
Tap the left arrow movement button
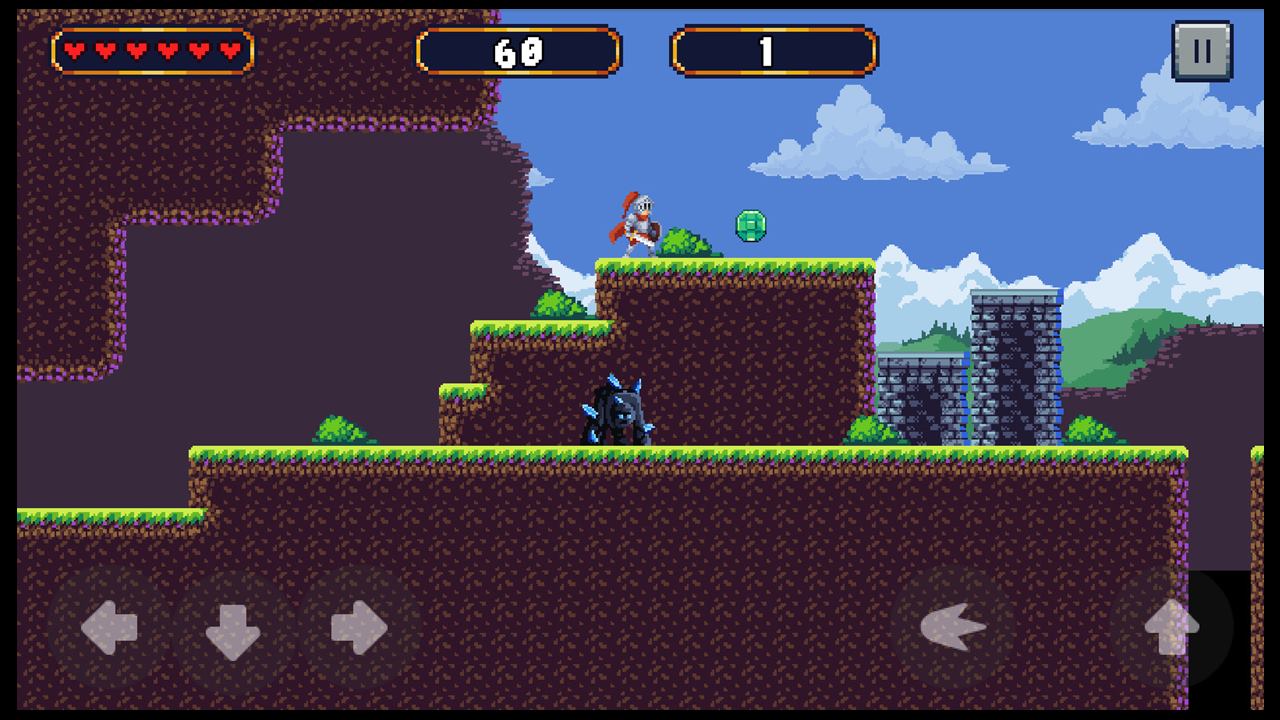109,629
